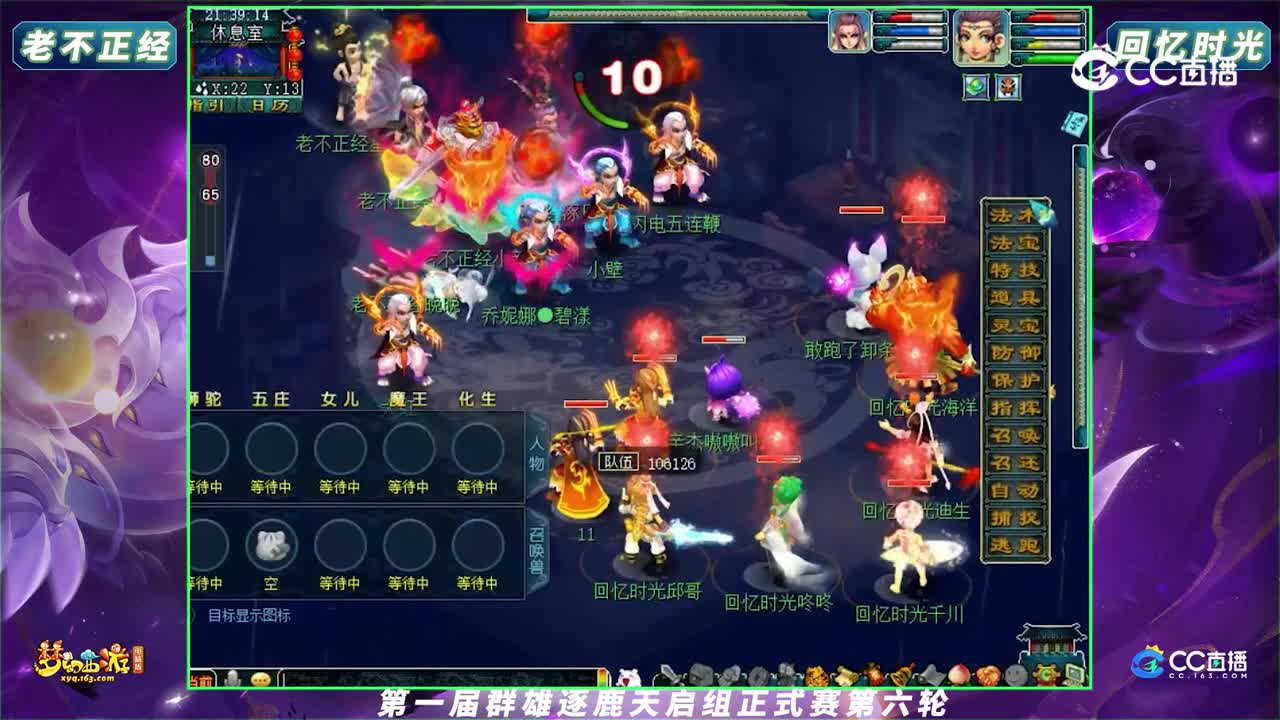Switch to the 日历 (Calendar) tab
This screenshot has width=1280, height=720.
click(x=268, y=105)
